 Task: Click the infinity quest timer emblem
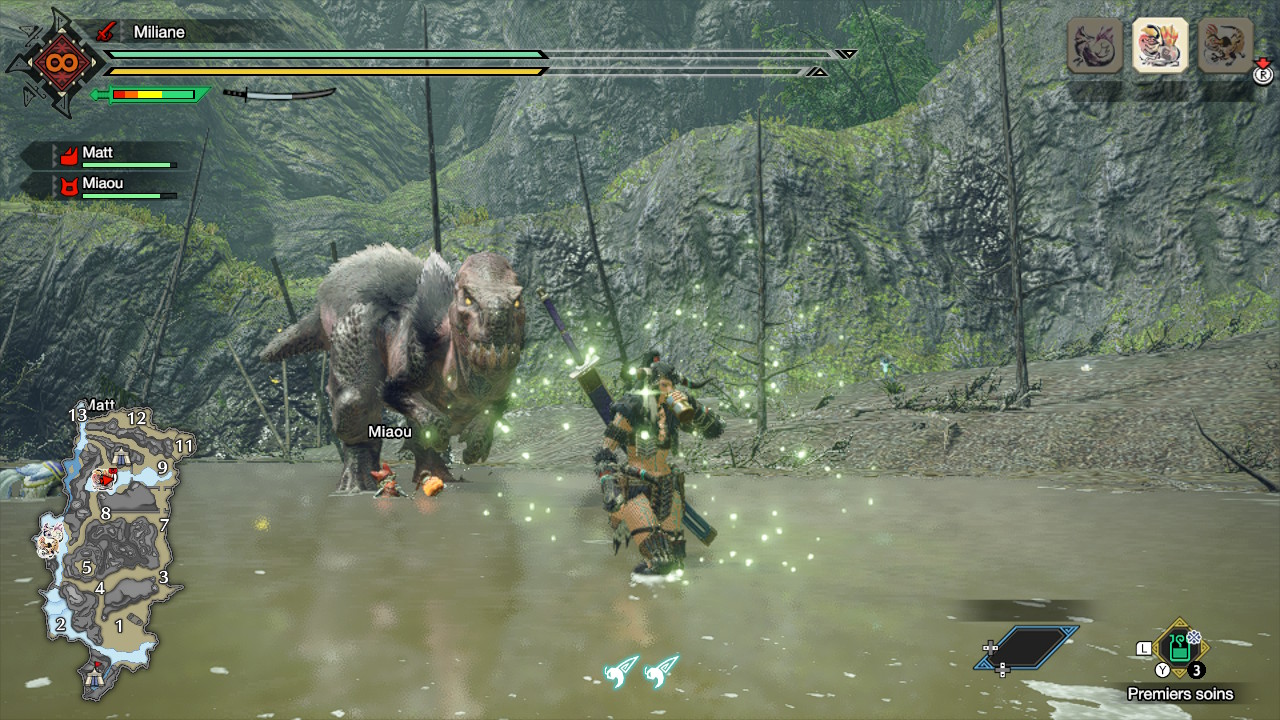click(54, 62)
